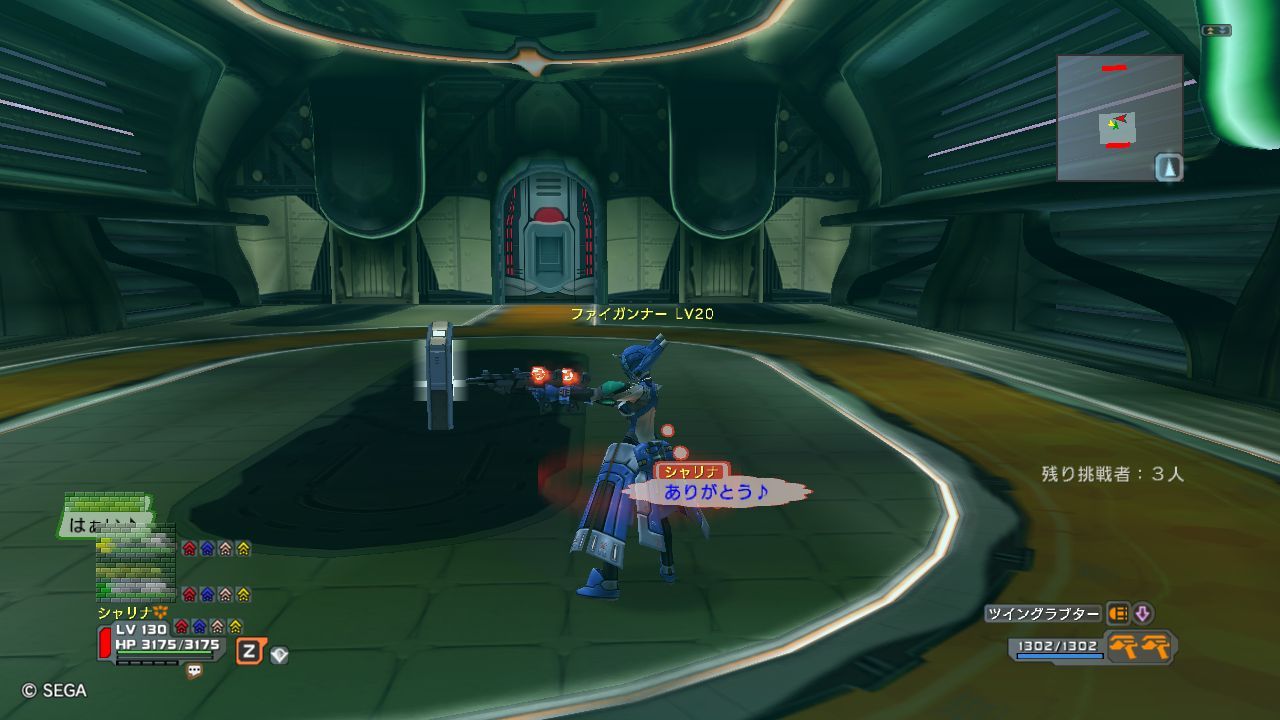Click the orange Z status icon

pos(250,652)
